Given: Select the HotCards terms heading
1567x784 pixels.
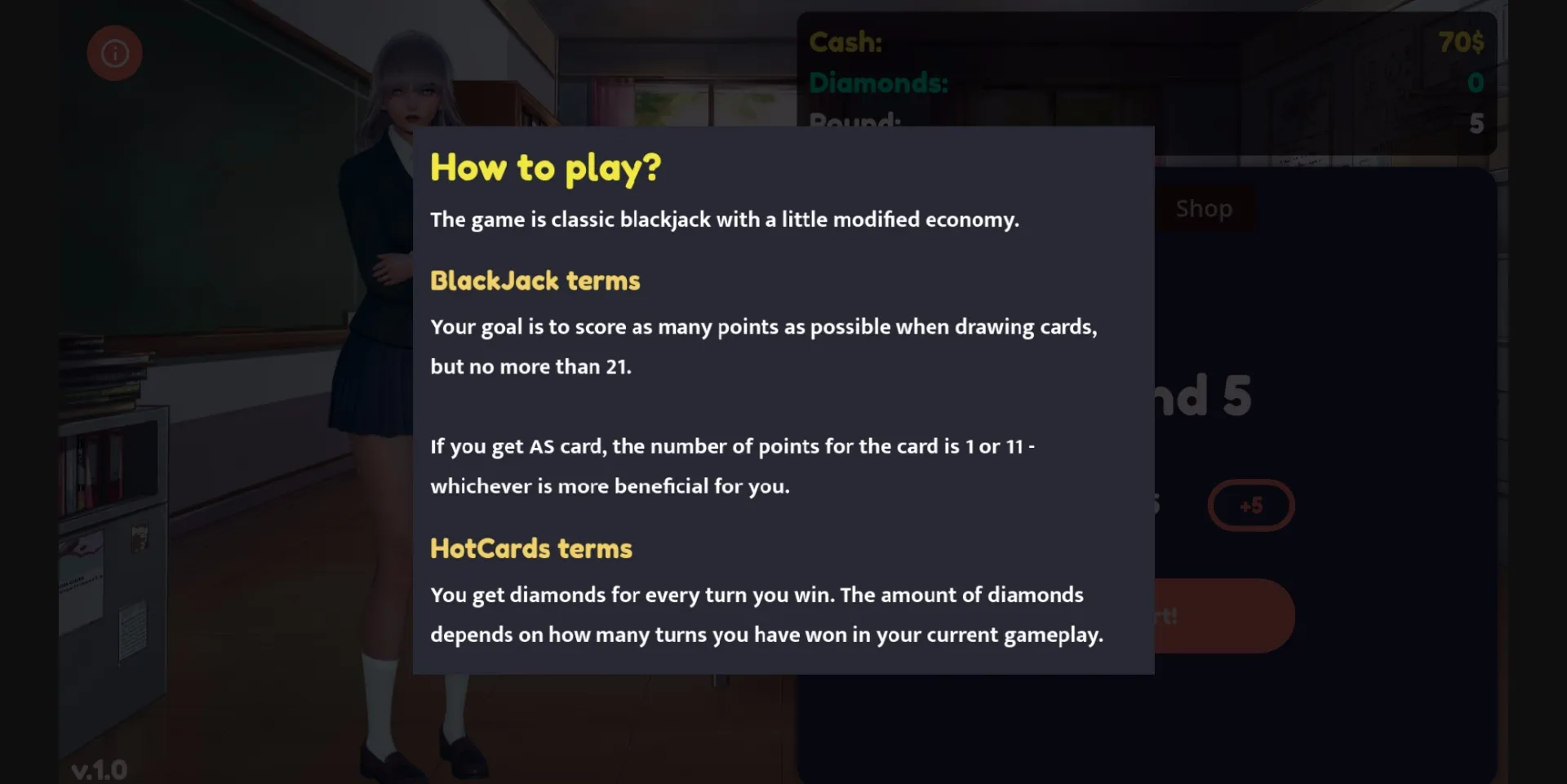Looking at the screenshot, I should 530,548.
